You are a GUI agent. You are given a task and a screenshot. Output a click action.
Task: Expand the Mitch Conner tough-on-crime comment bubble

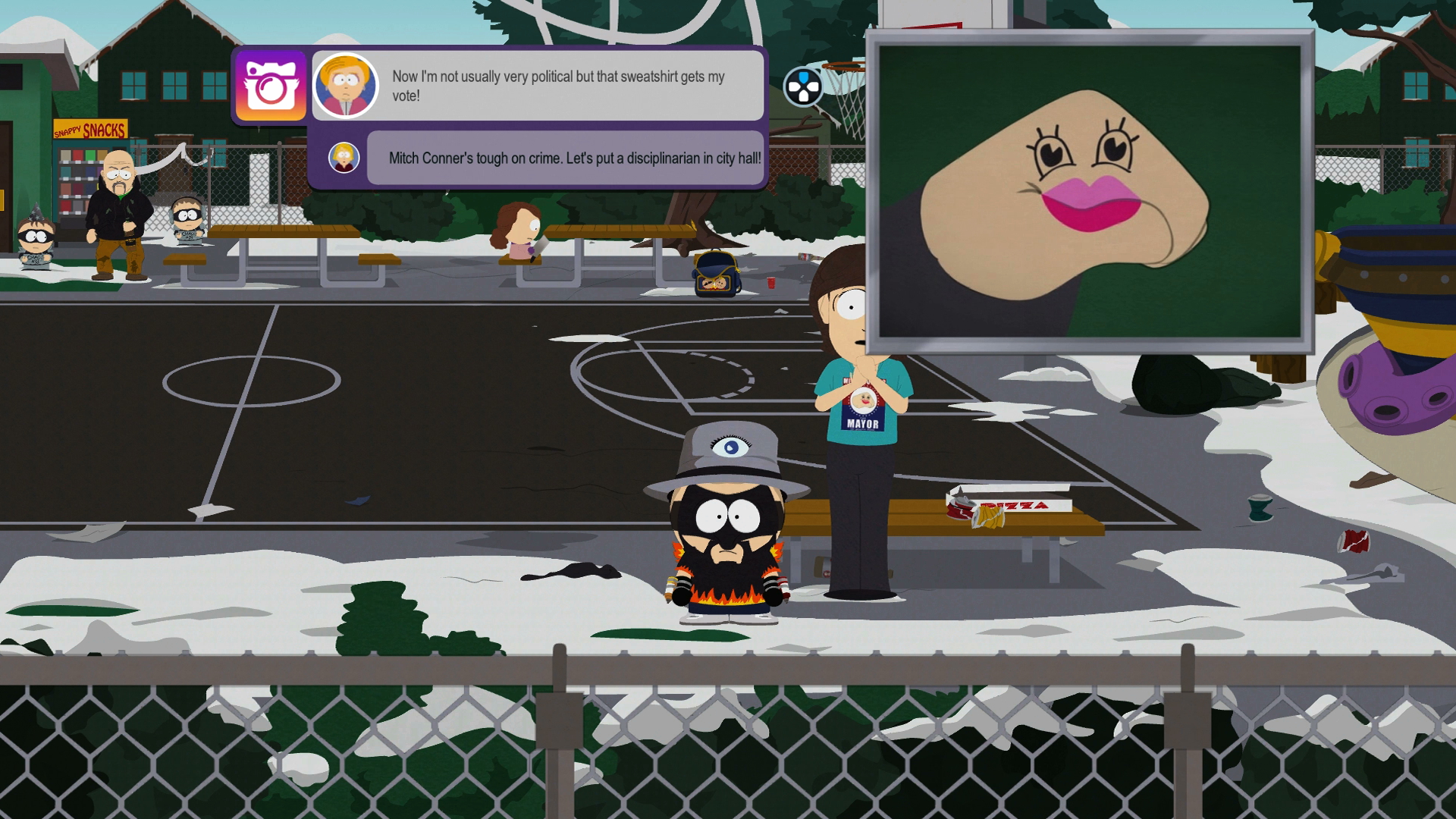(569, 159)
